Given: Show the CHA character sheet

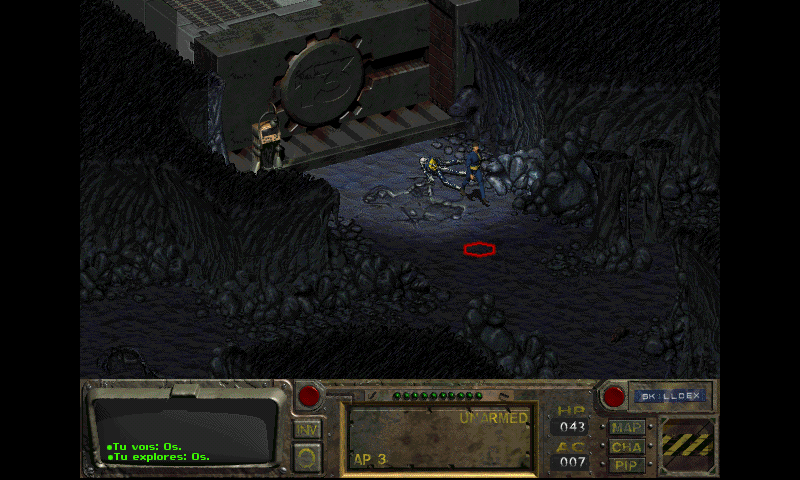Looking at the screenshot, I should click(x=626, y=447).
